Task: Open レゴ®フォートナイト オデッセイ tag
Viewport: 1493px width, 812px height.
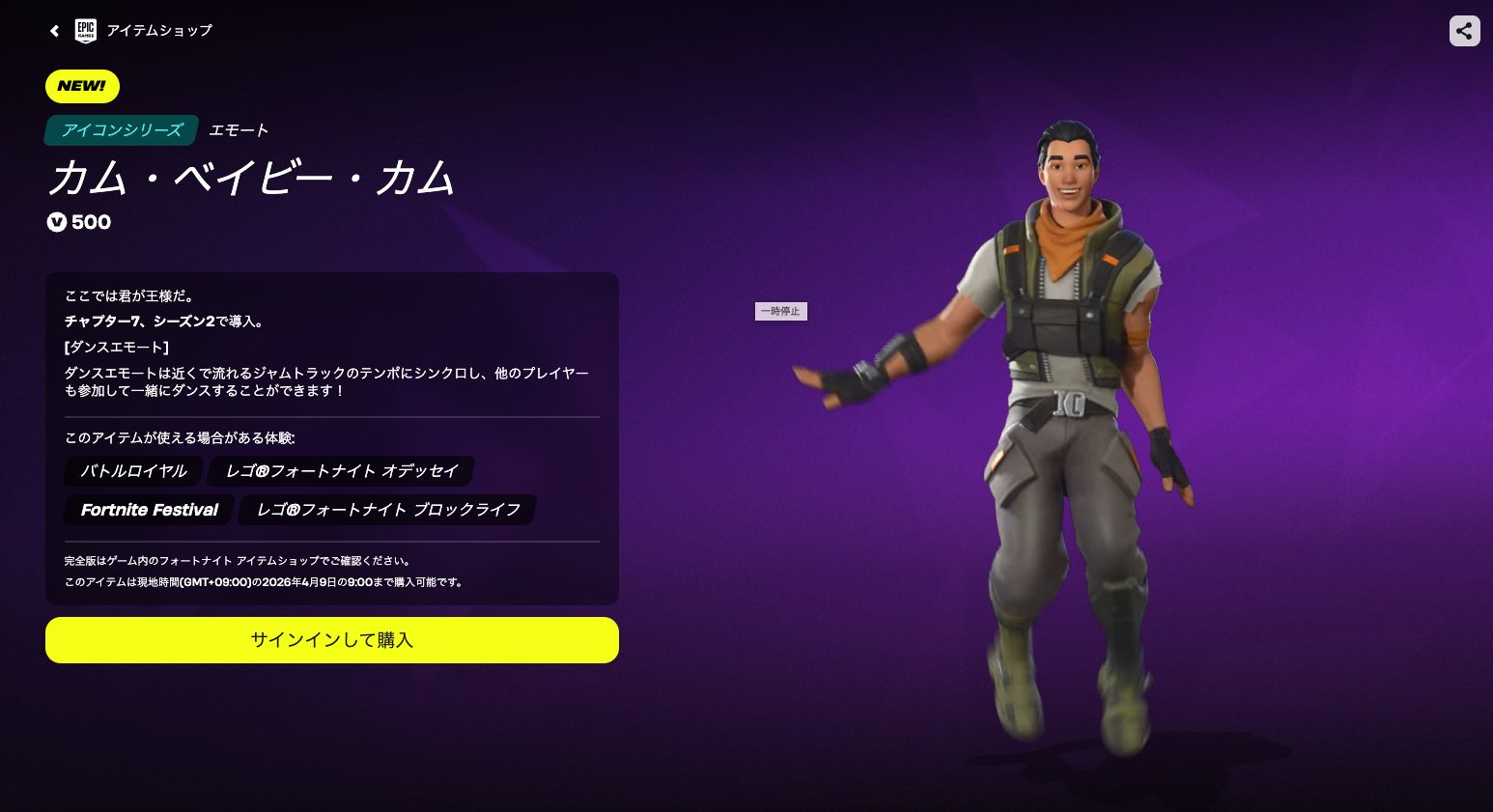Action: [x=343, y=471]
